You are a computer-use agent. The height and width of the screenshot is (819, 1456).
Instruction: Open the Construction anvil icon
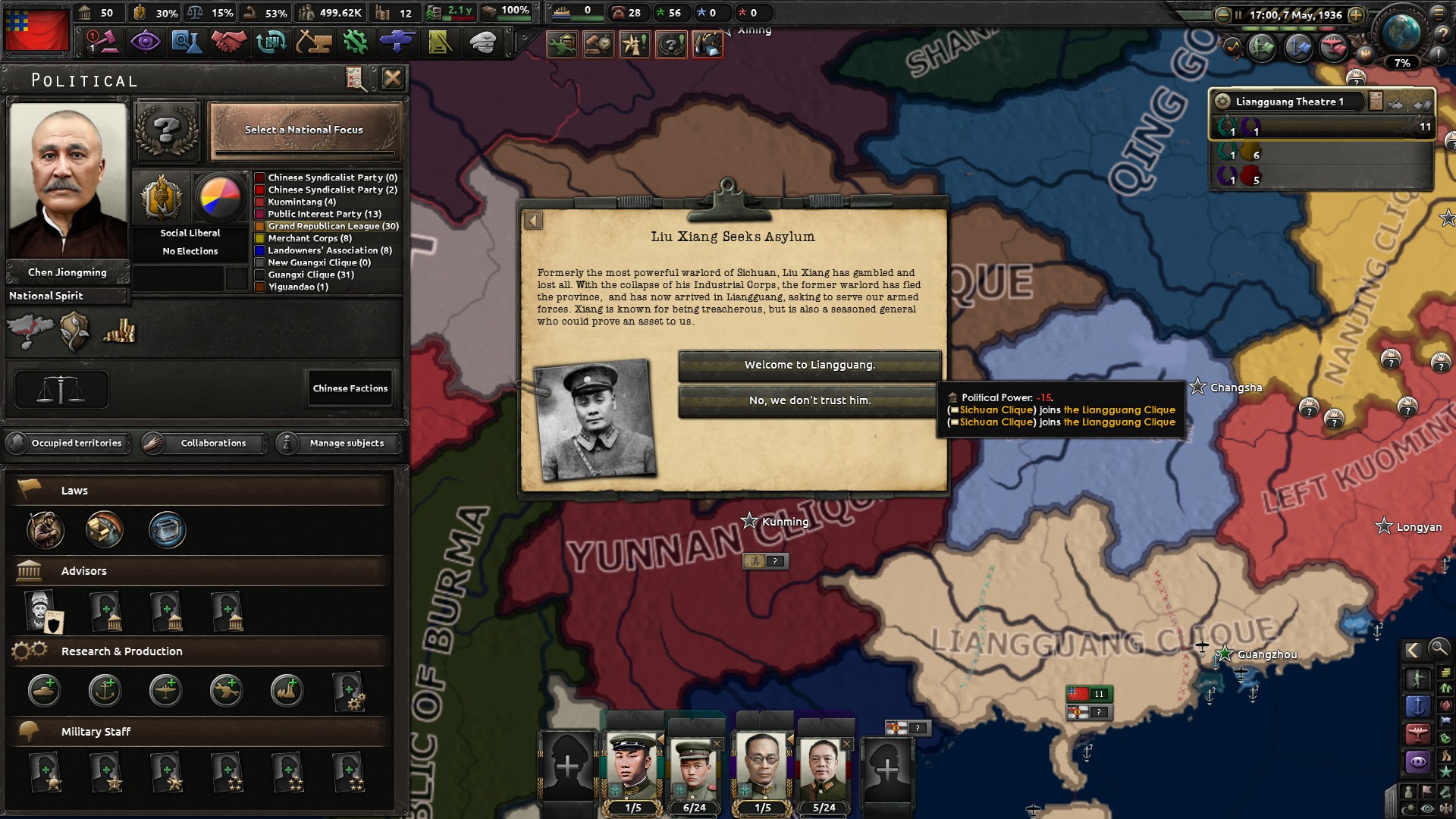(314, 43)
